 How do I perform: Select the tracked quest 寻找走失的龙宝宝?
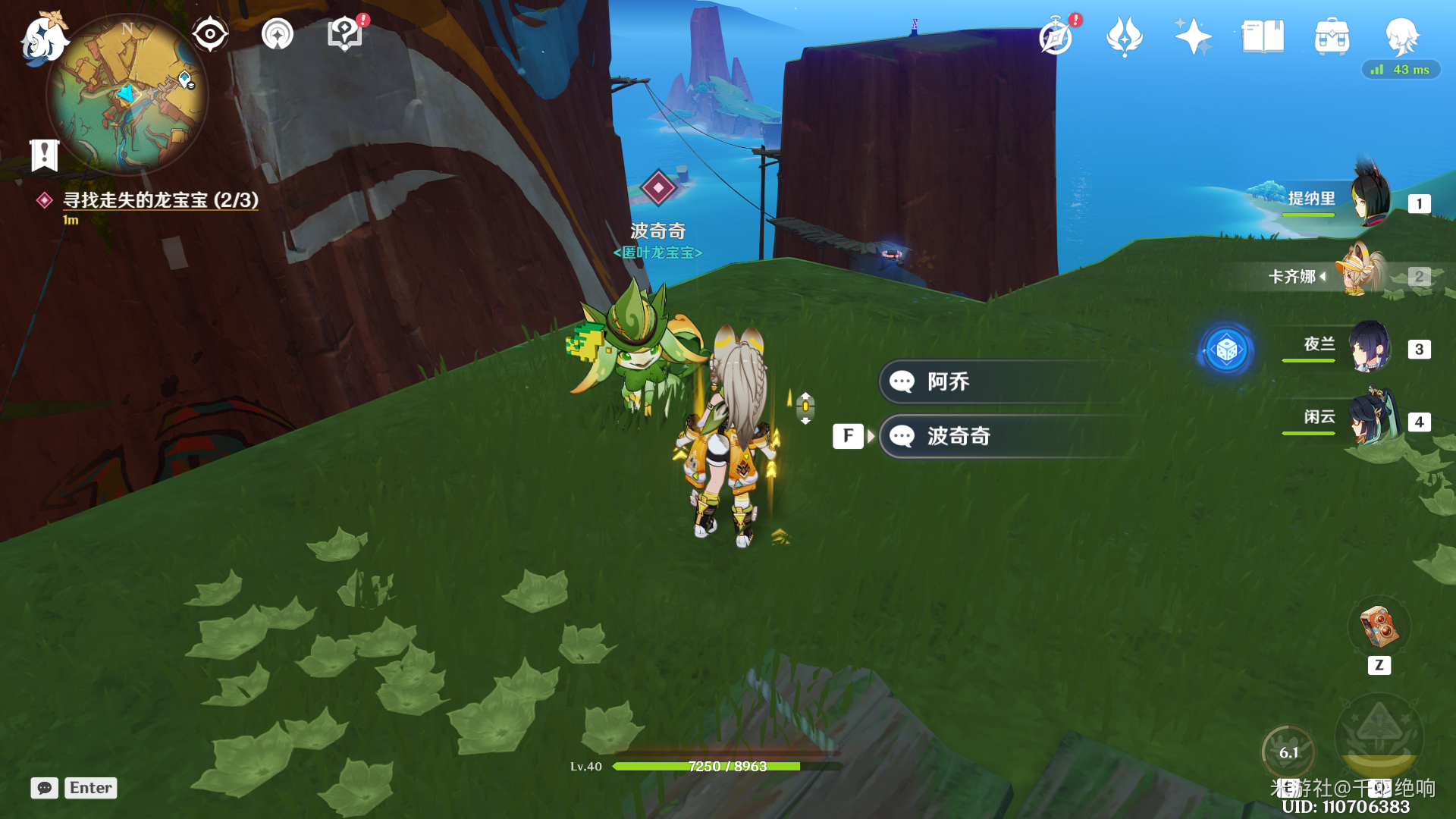[160, 200]
